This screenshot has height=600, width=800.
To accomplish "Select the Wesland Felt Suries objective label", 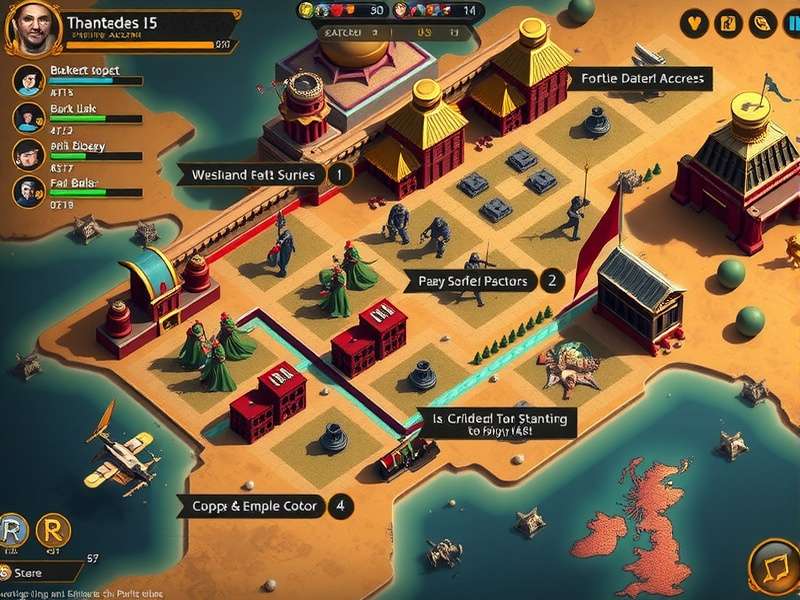I will (x=254, y=175).
